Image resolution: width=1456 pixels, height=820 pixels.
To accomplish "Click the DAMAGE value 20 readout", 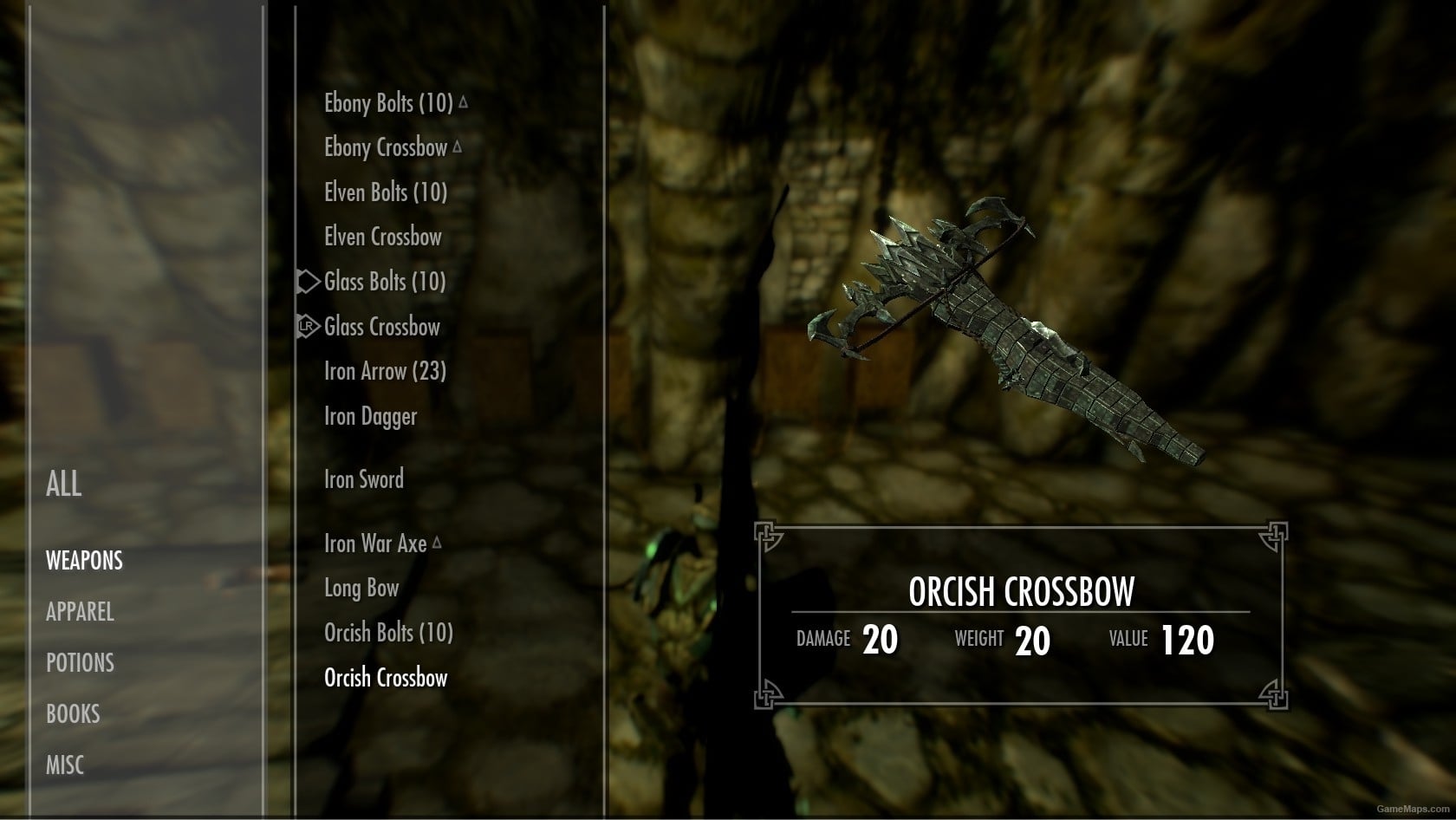I will pos(882,640).
